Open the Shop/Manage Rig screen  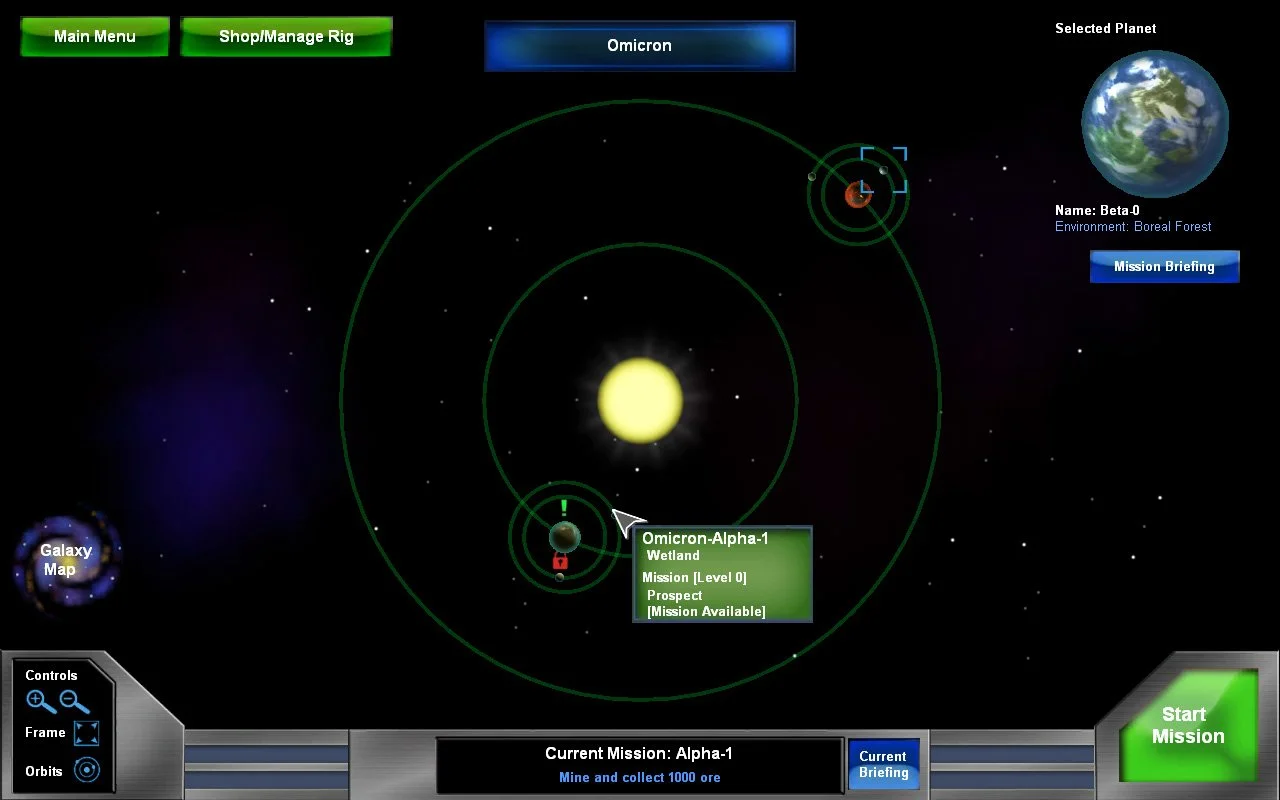(x=286, y=36)
